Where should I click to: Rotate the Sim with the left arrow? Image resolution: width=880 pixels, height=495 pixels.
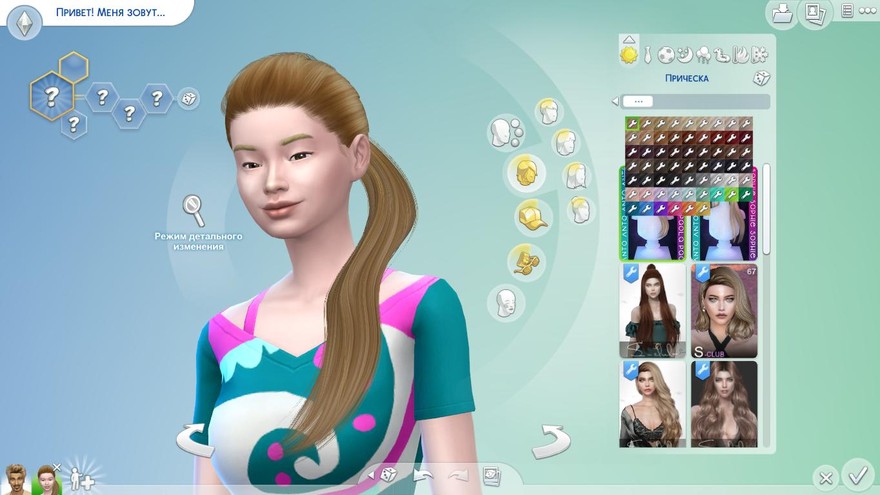195,438
